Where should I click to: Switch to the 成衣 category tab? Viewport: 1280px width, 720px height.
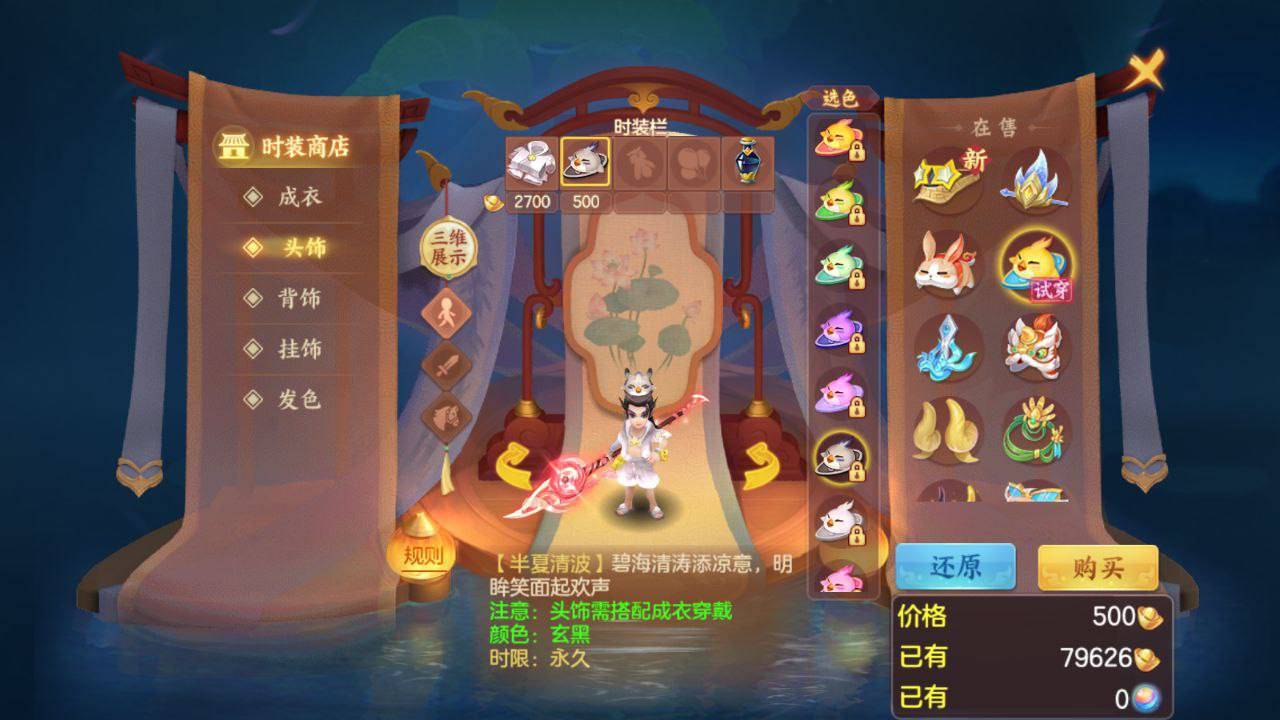tap(284, 199)
